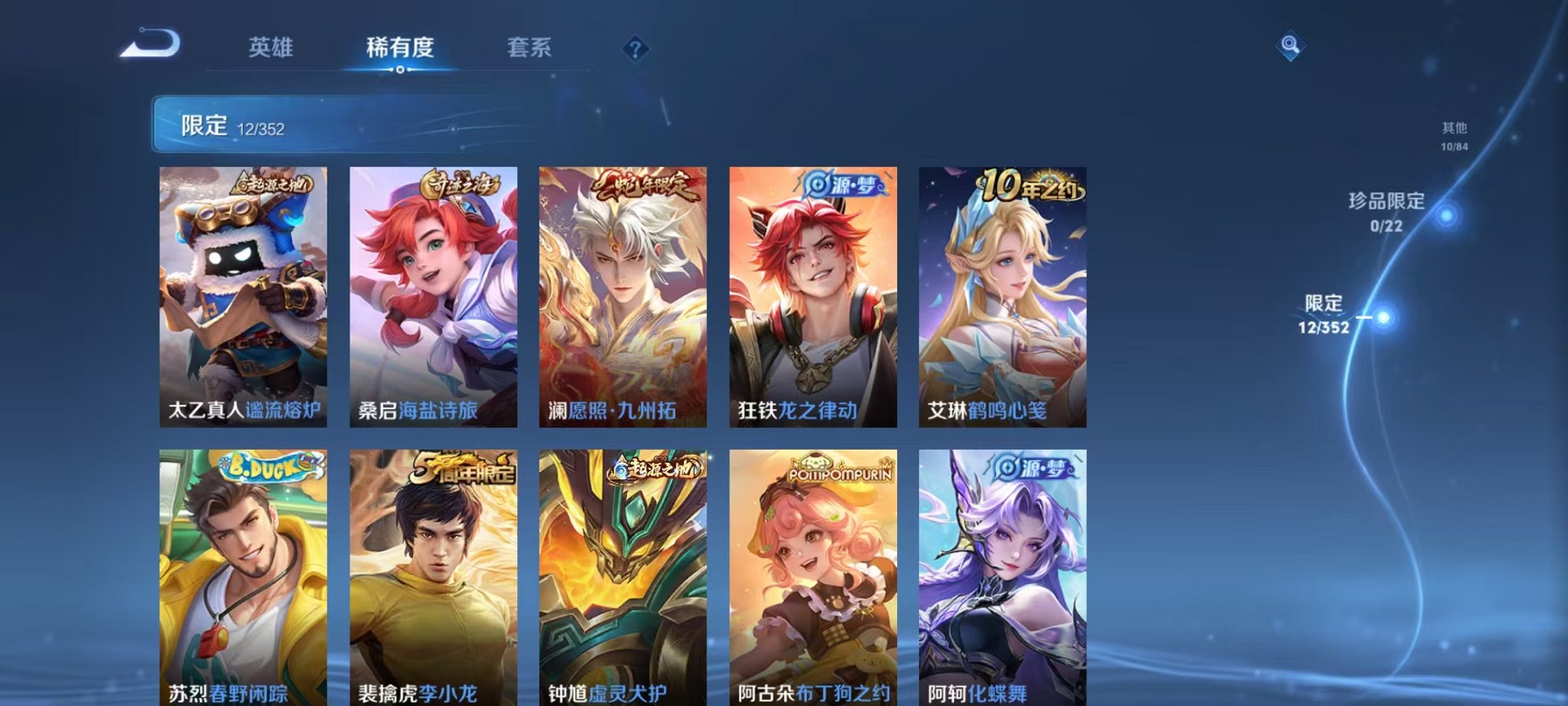Click the 其他 10/84 category label
1568x706 pixels.
1453,131
